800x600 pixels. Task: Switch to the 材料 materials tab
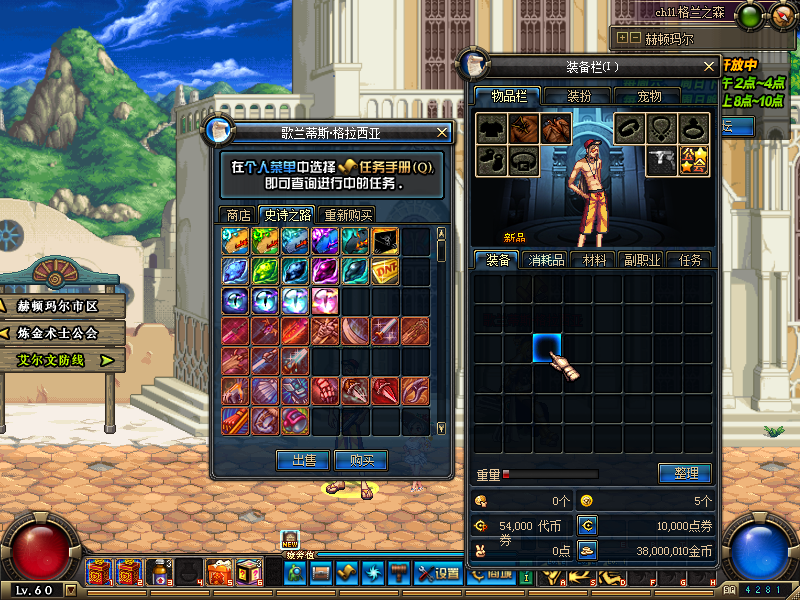594,260
